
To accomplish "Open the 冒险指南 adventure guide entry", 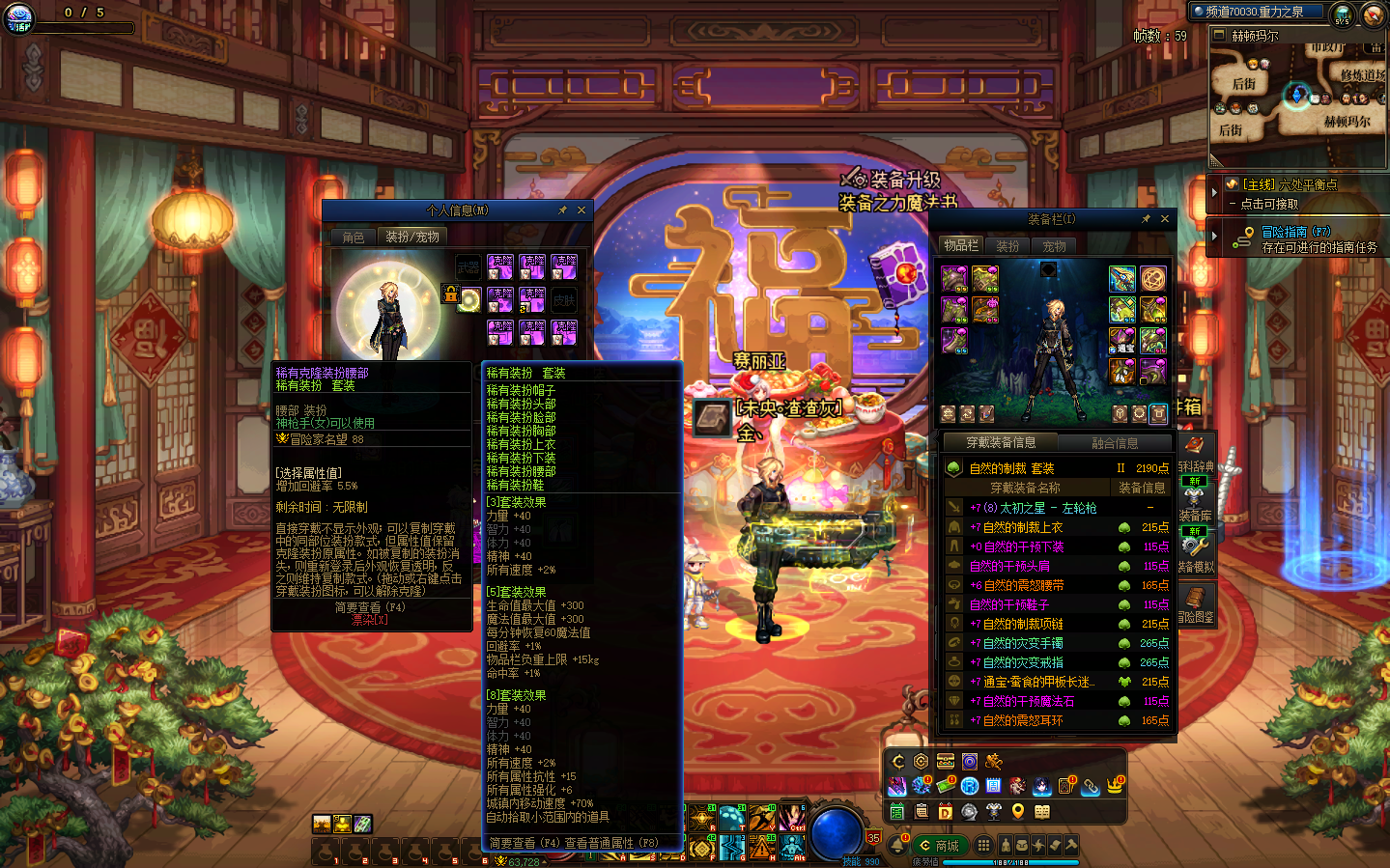I will point(1296,238).
